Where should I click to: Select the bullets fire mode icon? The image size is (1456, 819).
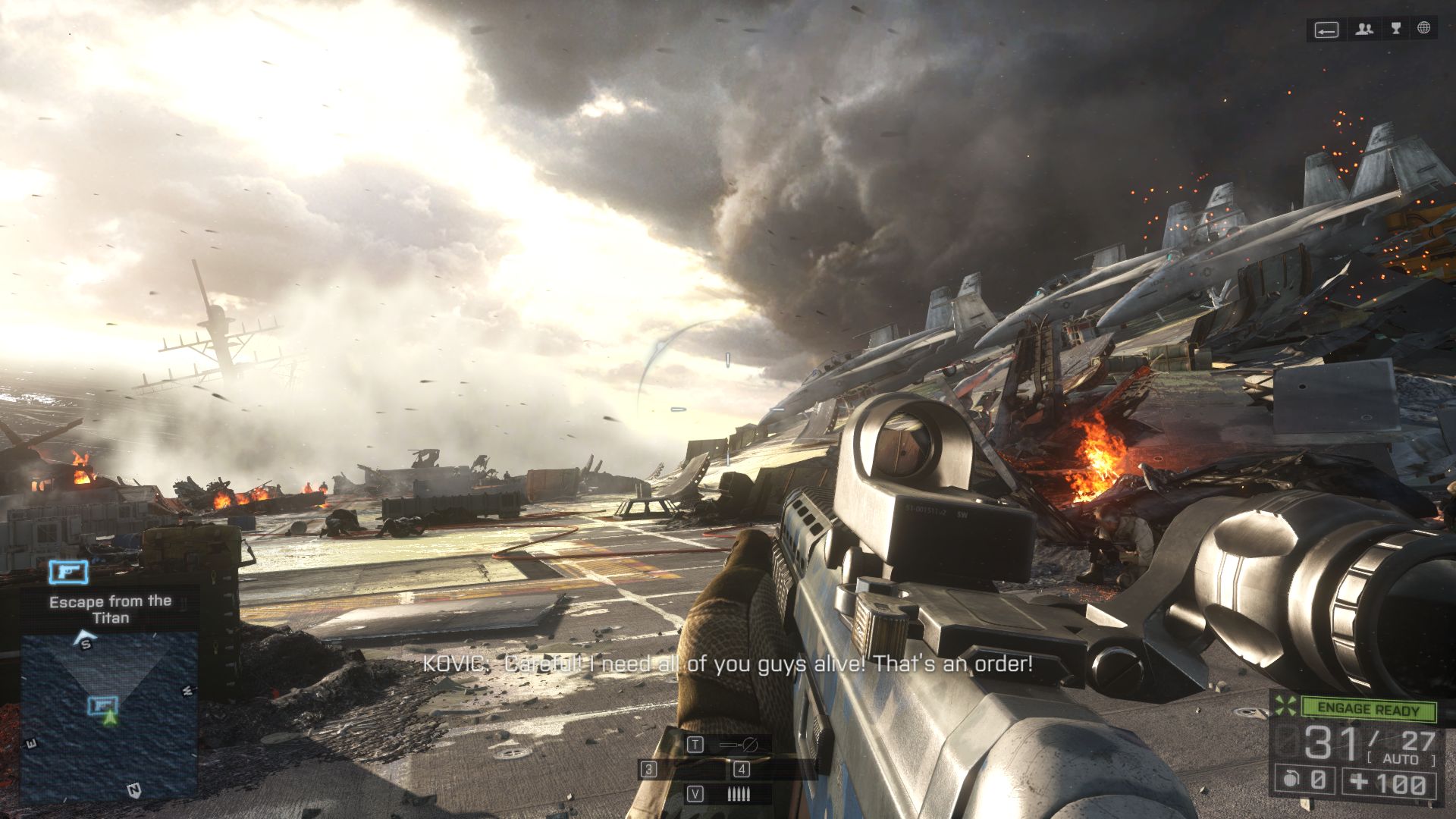738,794
